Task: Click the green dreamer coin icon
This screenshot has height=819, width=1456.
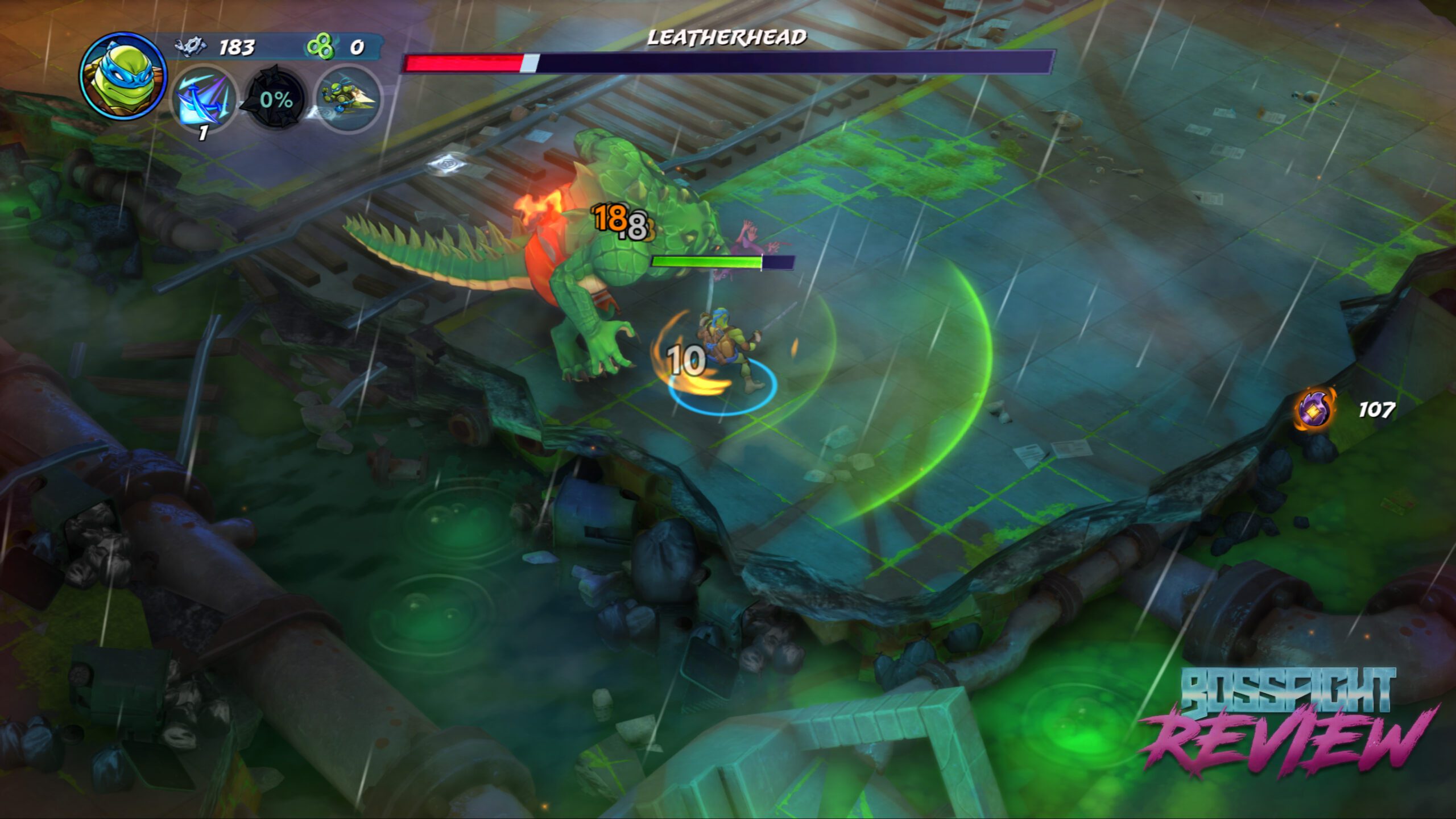Action: 320,46
